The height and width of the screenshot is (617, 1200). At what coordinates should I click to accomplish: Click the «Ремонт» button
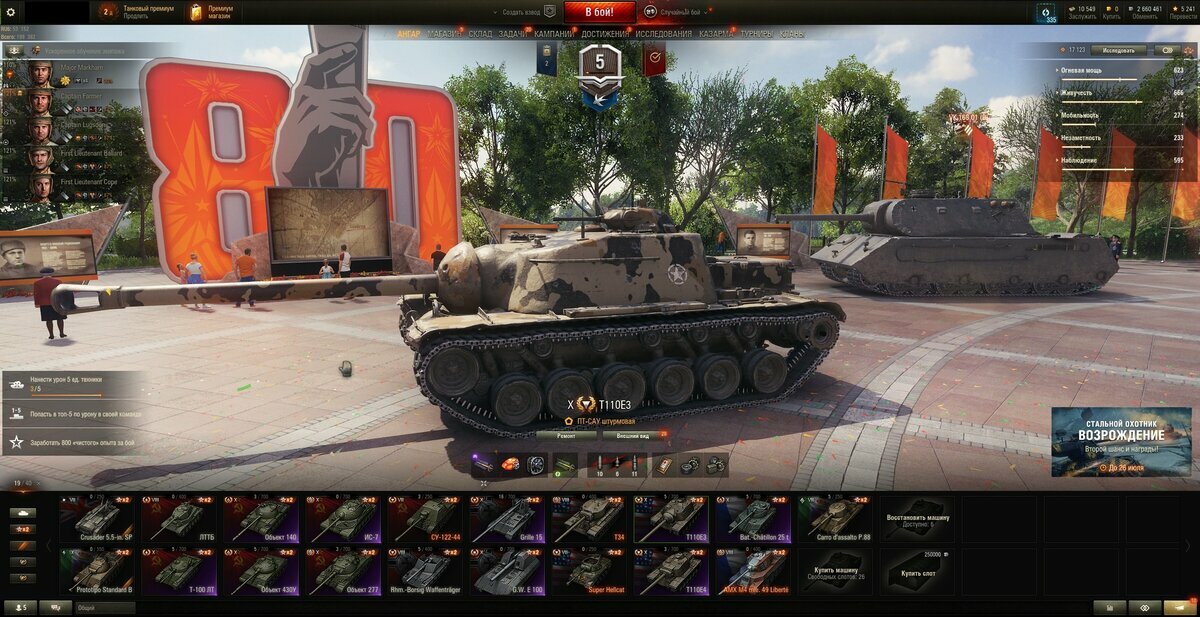pyautogui.click(x=566, y=436)
